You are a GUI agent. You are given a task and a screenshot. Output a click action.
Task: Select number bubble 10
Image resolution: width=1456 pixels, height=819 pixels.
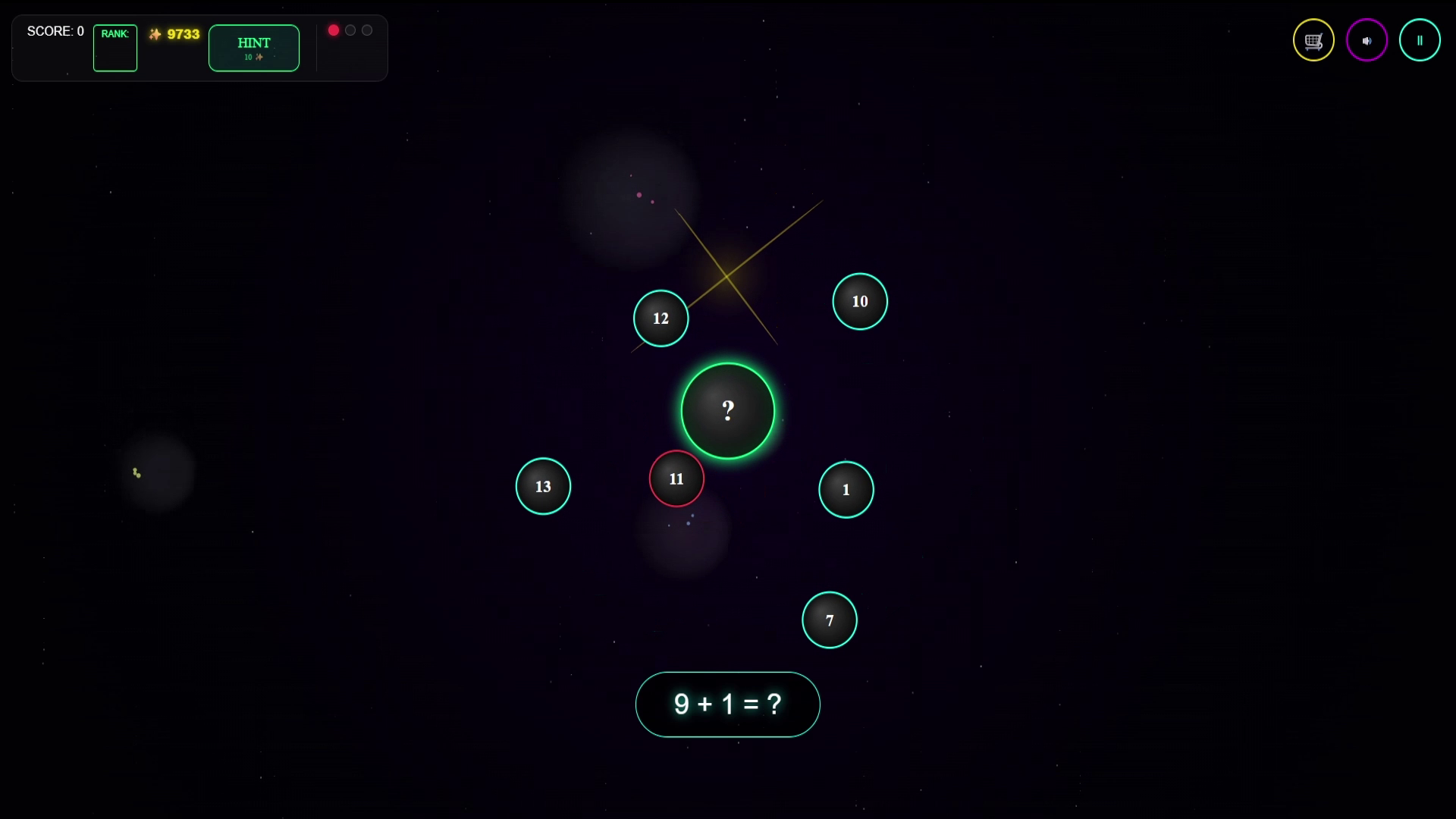pos(859,301)
